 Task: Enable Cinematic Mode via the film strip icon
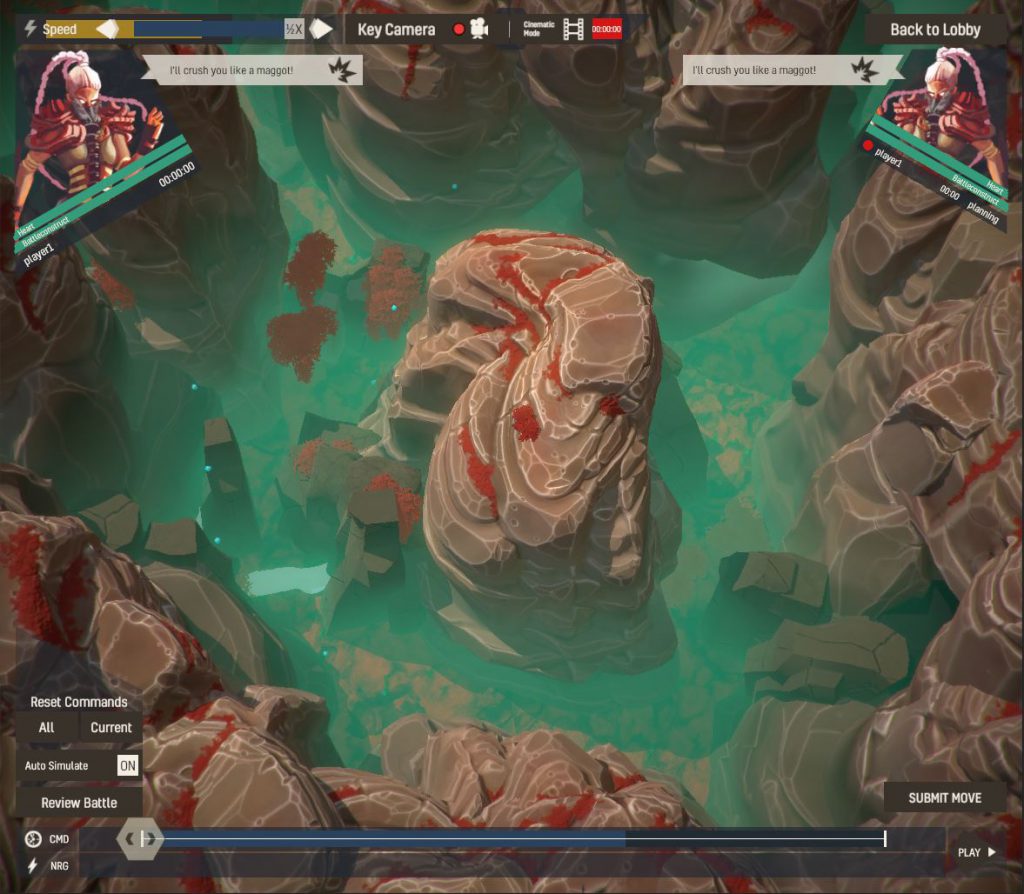(x=573, y=30)
